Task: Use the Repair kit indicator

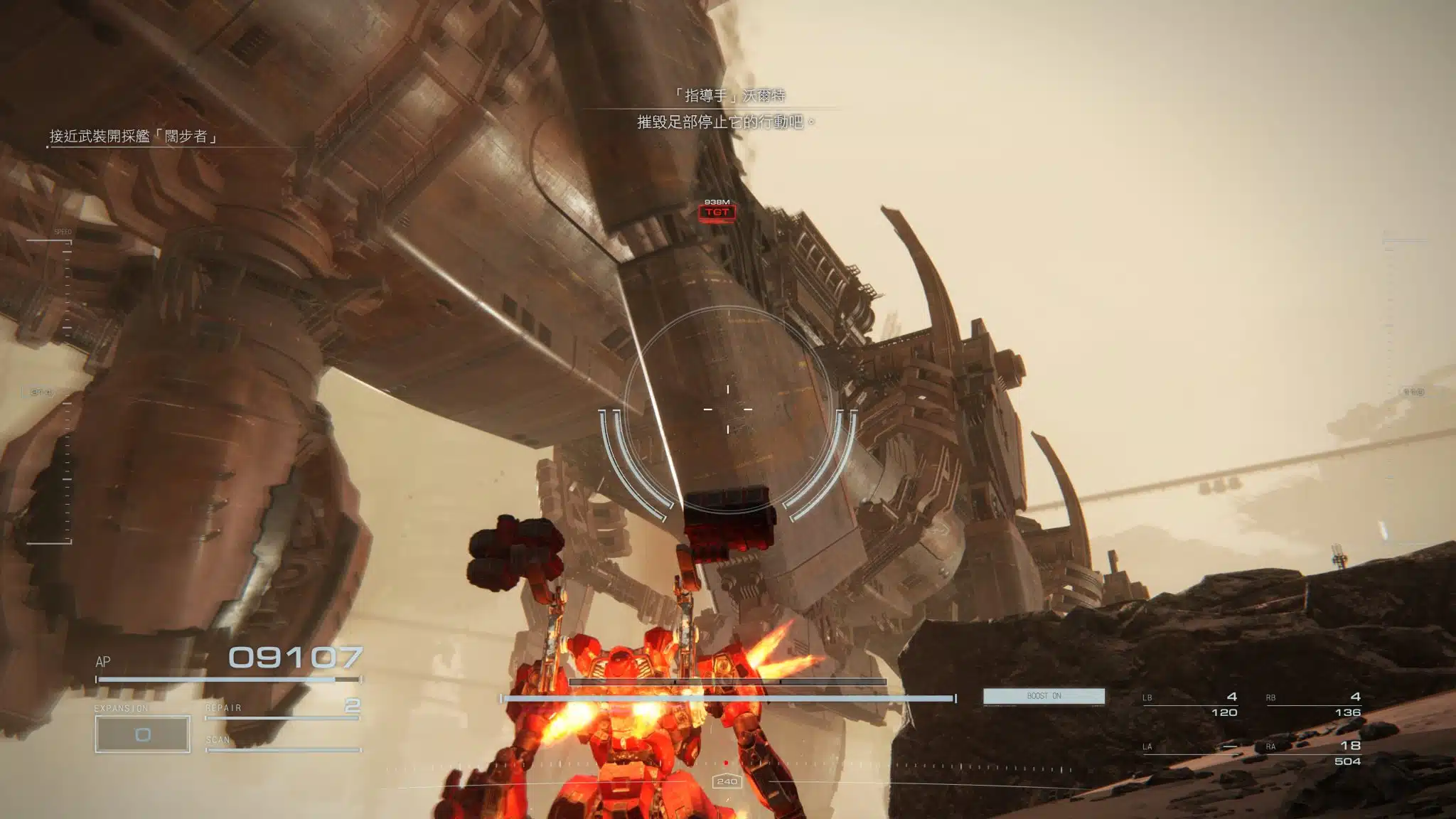Action: pyautogui.click(x=282, y=708)
